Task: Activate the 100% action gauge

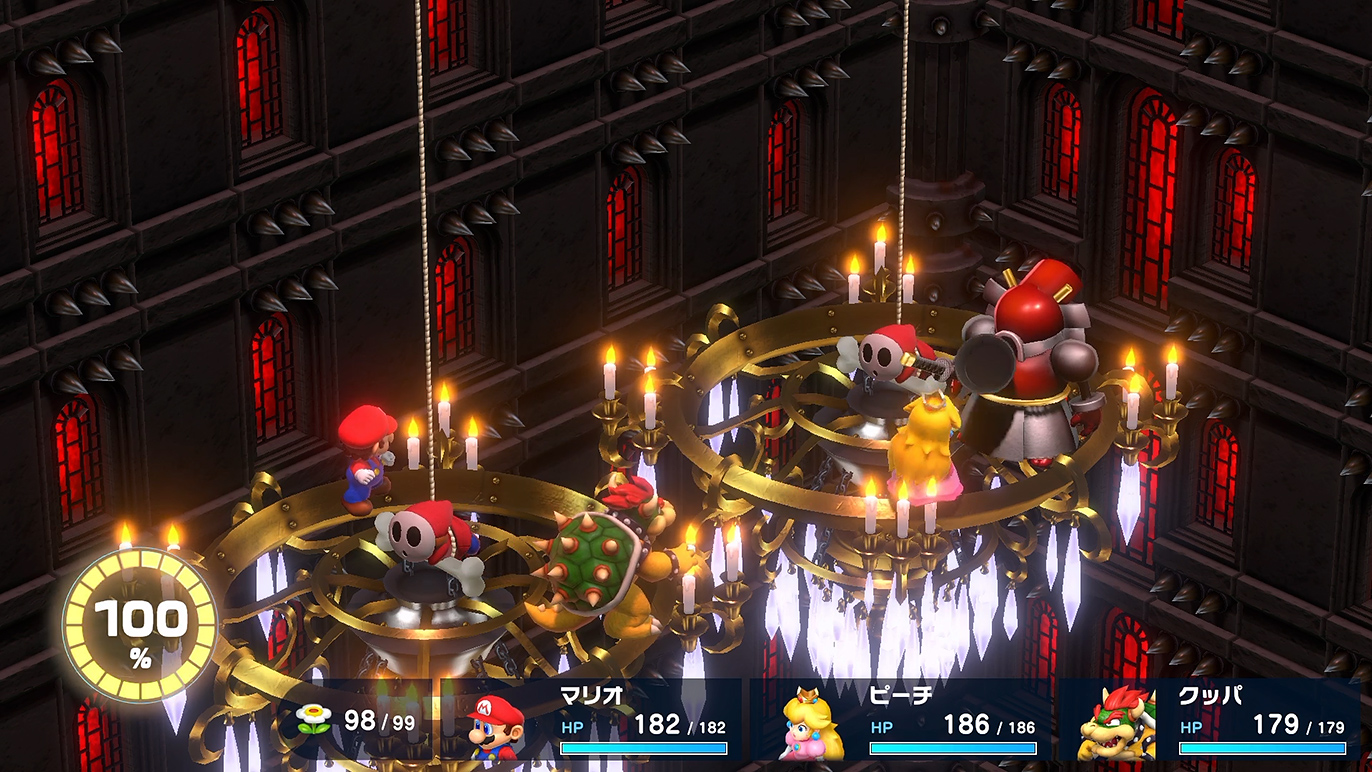Action: point(140,625)
